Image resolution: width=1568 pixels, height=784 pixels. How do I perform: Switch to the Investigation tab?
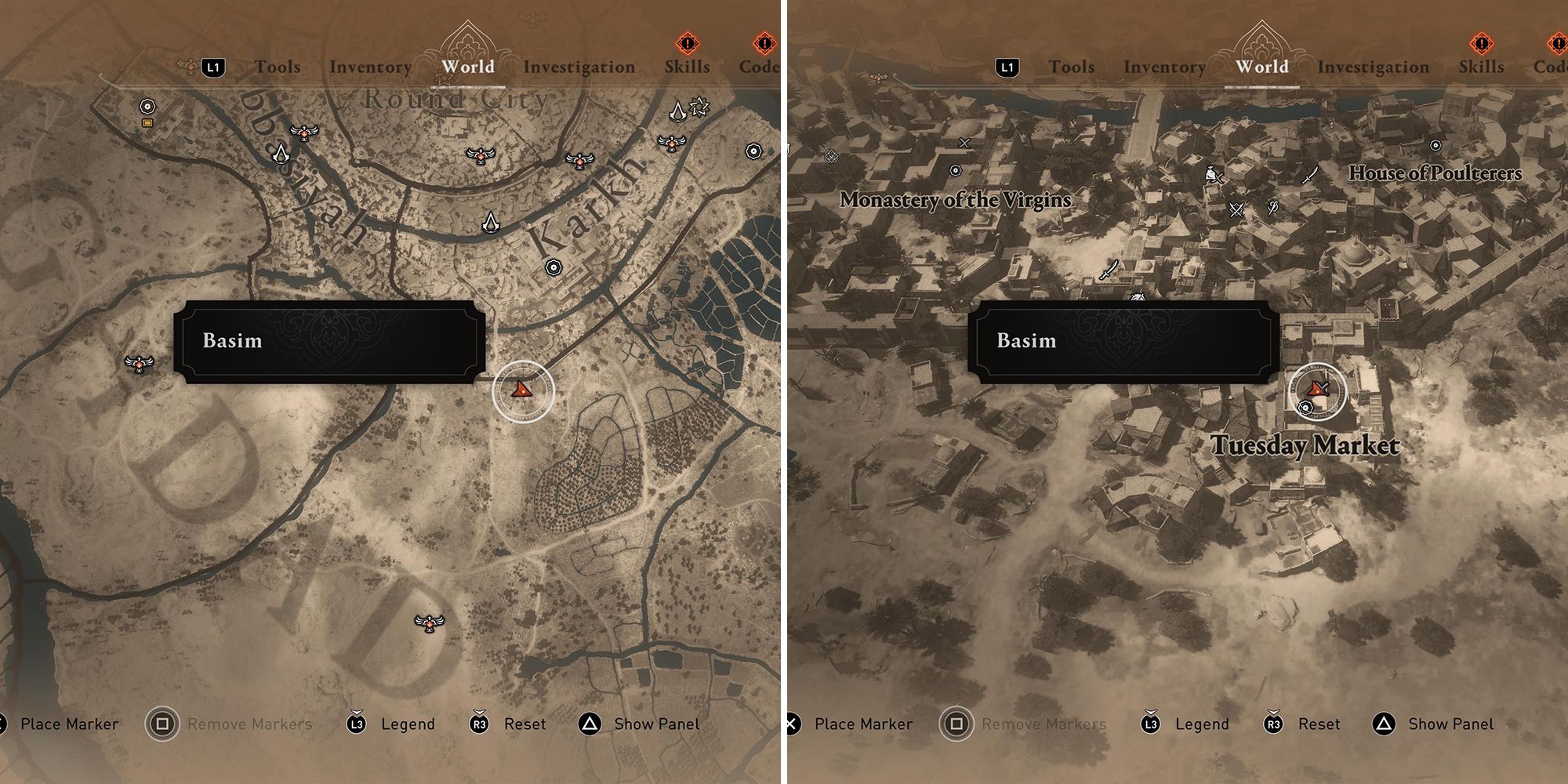coord(581,67)
